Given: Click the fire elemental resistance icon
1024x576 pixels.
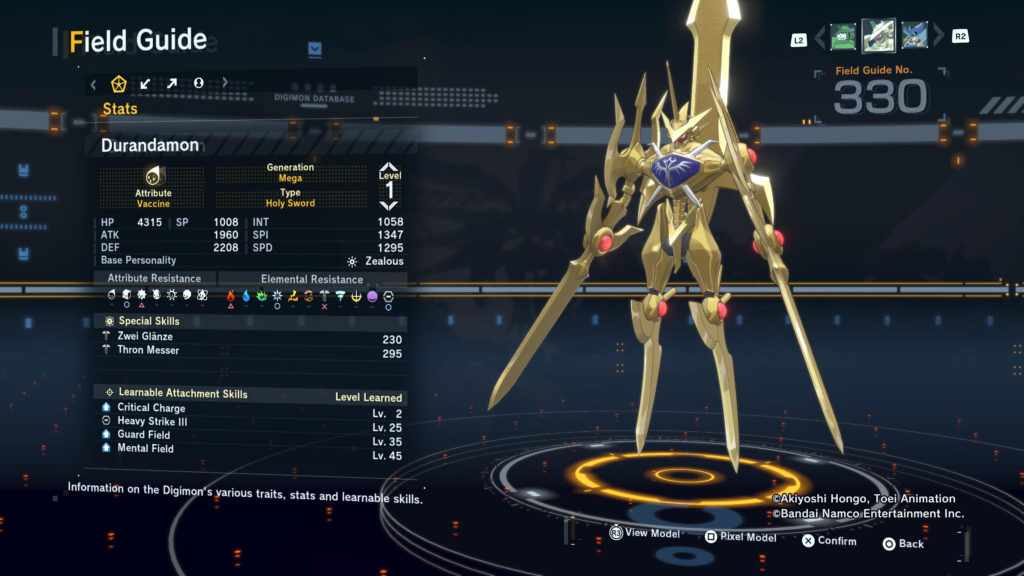Looking at the screenshot, I should 231,296.
